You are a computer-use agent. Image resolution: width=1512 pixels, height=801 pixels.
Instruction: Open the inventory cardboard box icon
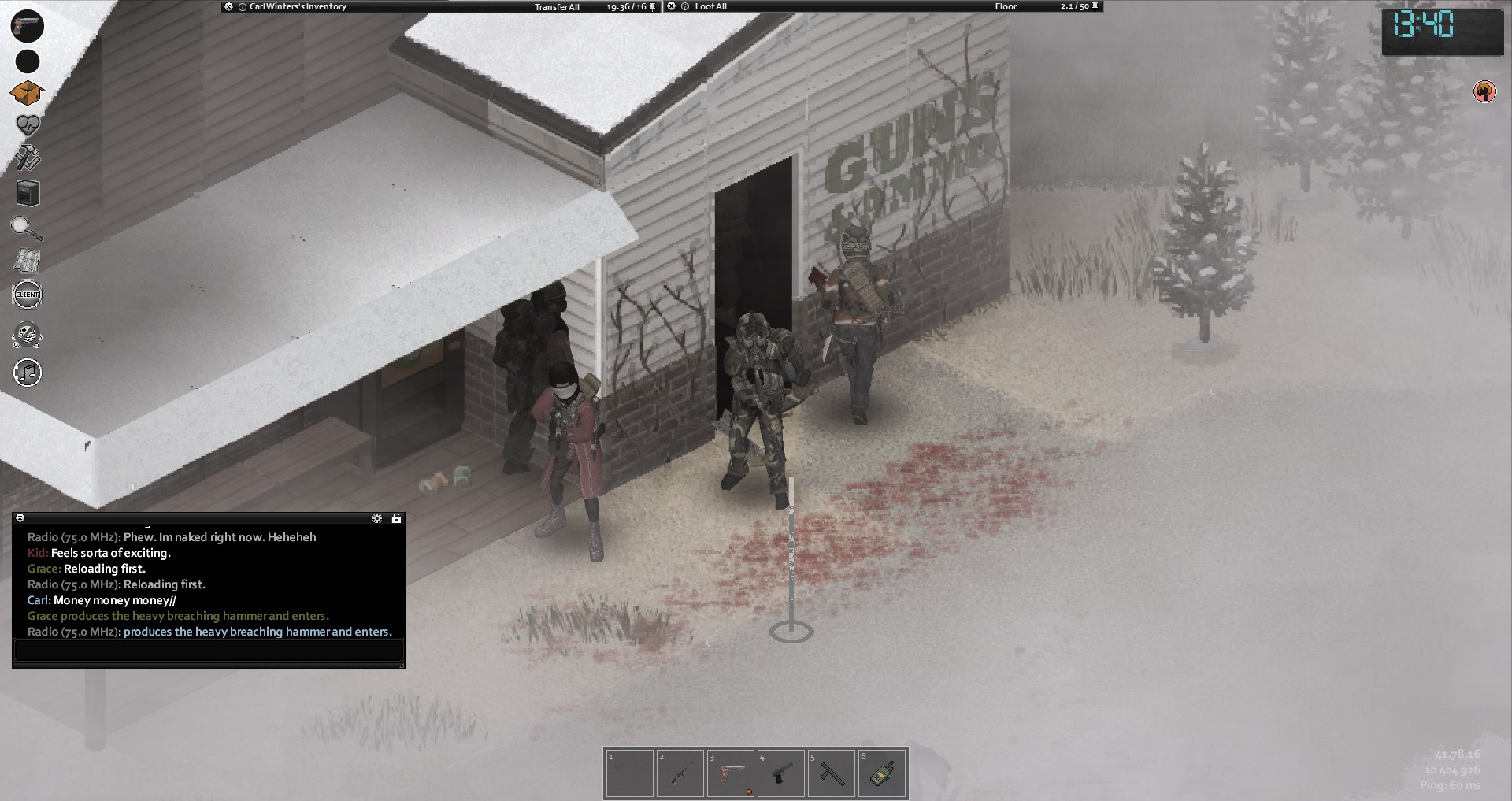click(x=27, y=93)
